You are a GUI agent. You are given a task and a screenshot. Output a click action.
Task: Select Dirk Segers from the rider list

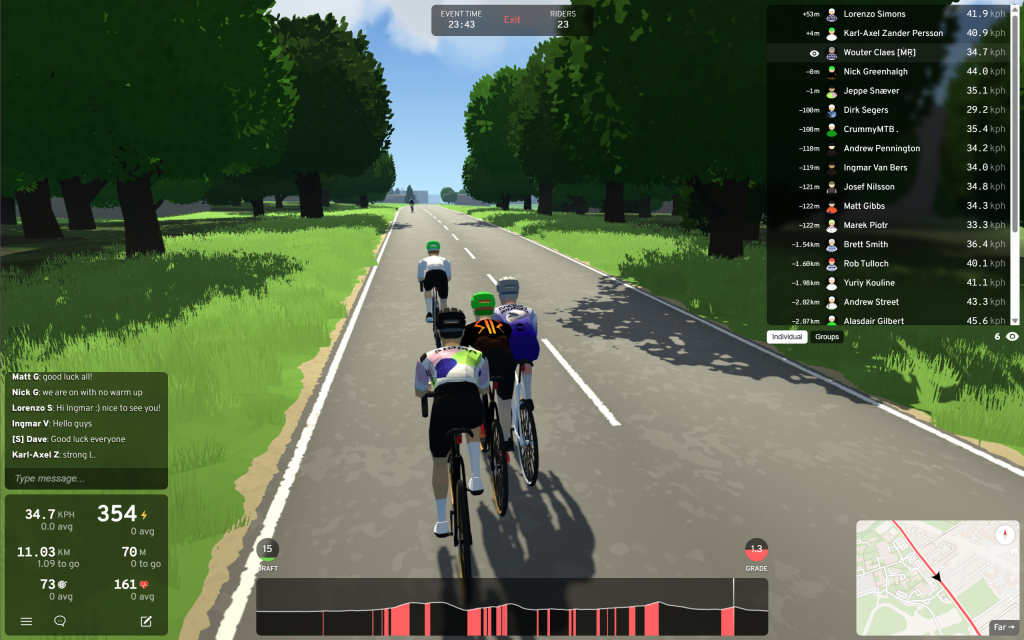tap(866, 110)
